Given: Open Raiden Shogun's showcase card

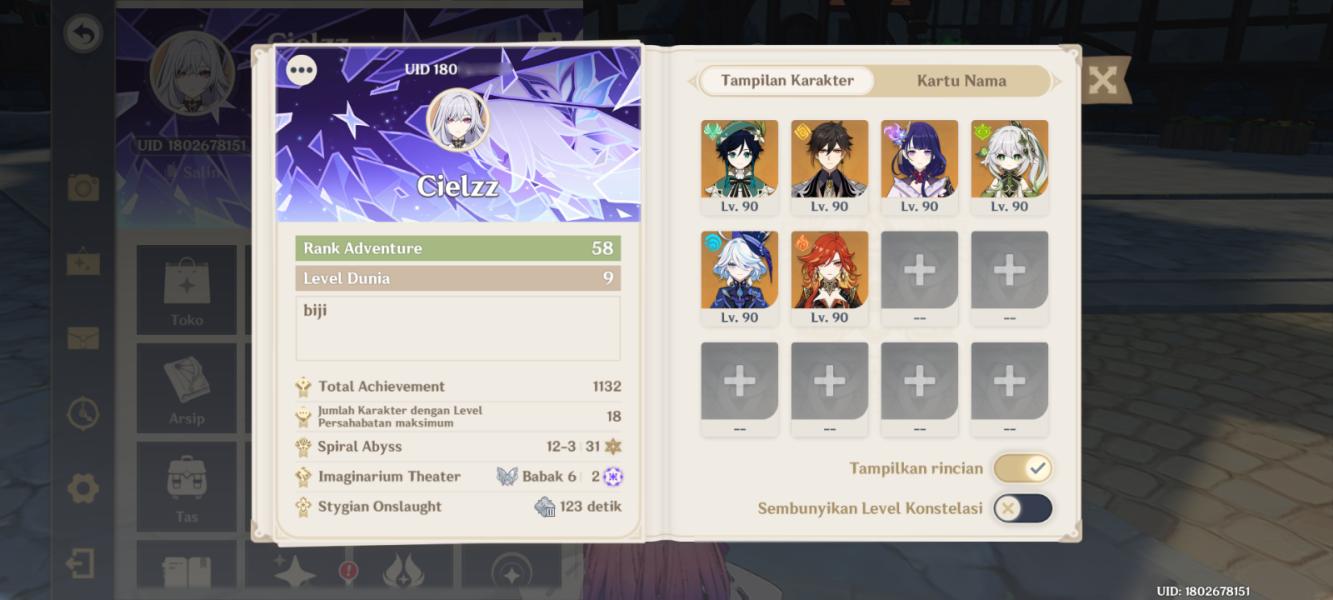Looking at the screenshot, I should tap(919, 160).
